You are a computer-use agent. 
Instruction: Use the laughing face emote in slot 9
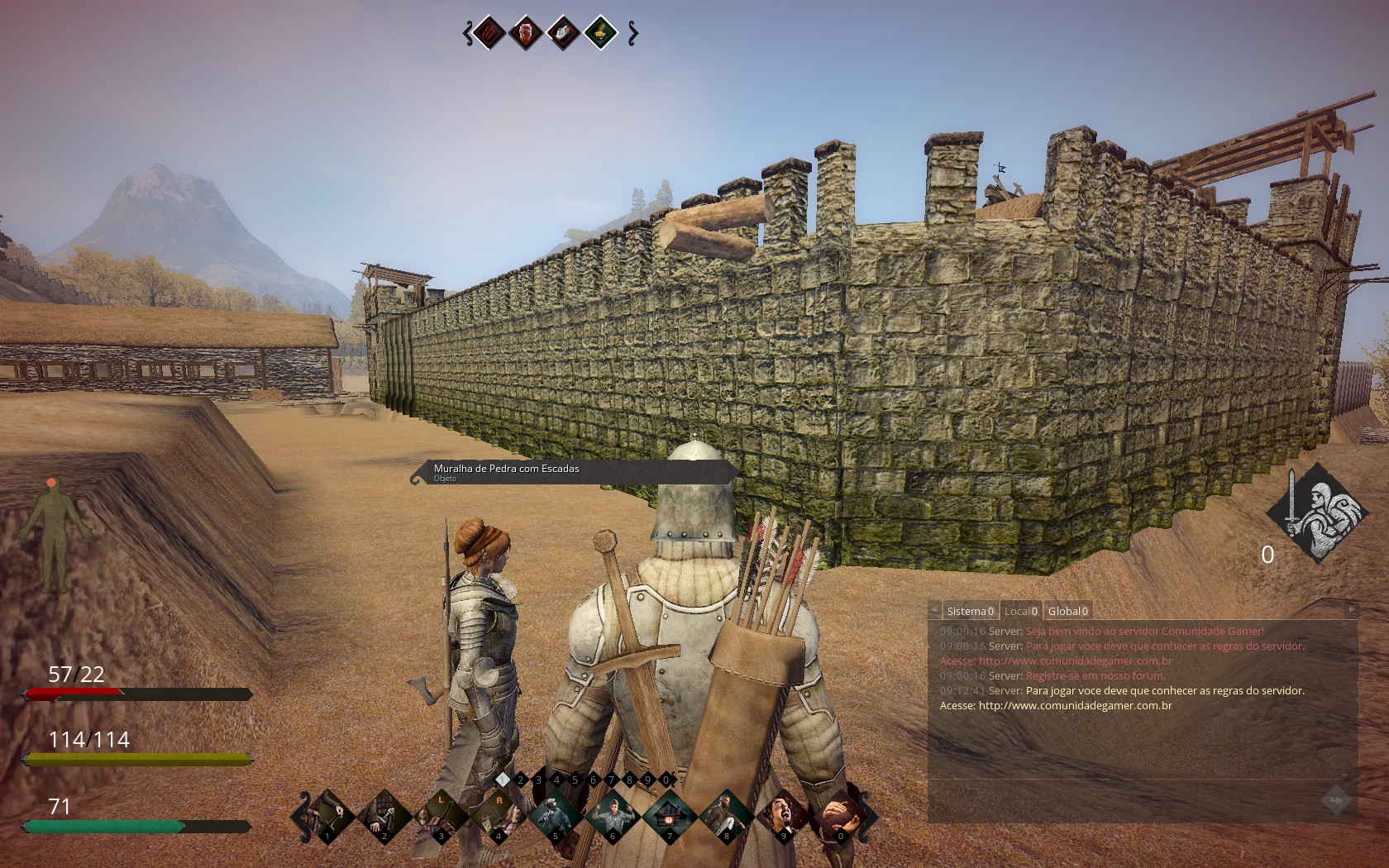pyautogui.click(x=783, y=814)
